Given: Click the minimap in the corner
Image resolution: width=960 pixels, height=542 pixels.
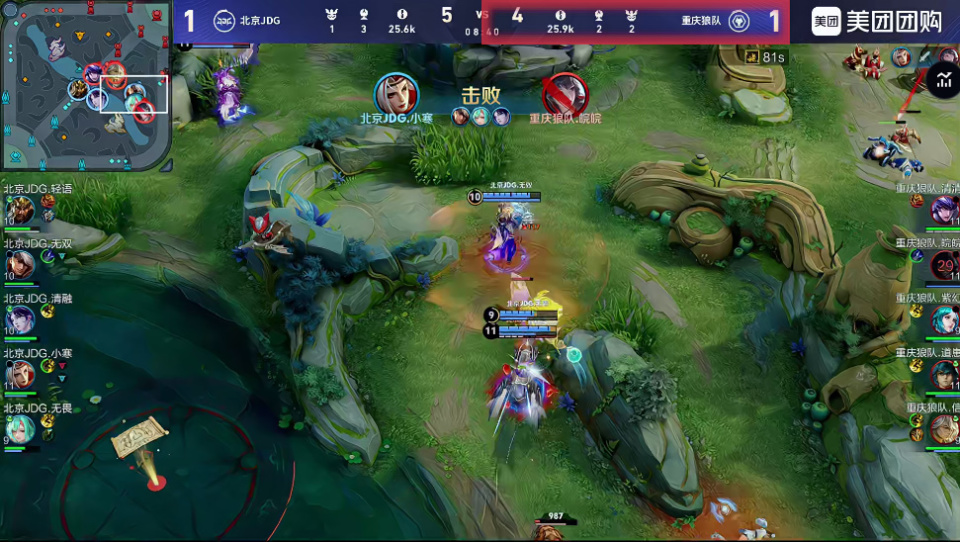Looking at the screenshot, I should [86, 86].
